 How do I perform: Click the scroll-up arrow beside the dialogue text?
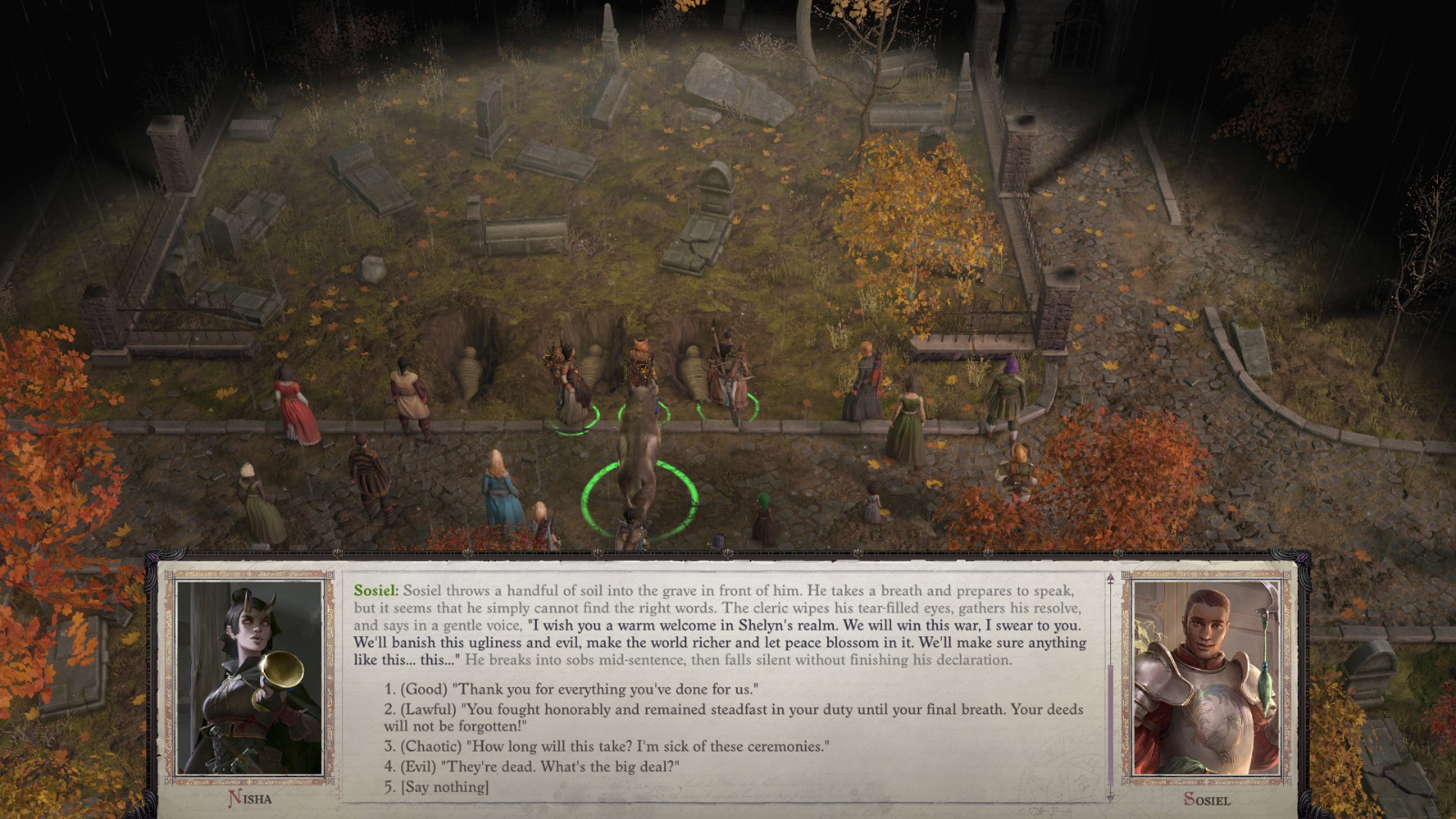(1109, 576)
